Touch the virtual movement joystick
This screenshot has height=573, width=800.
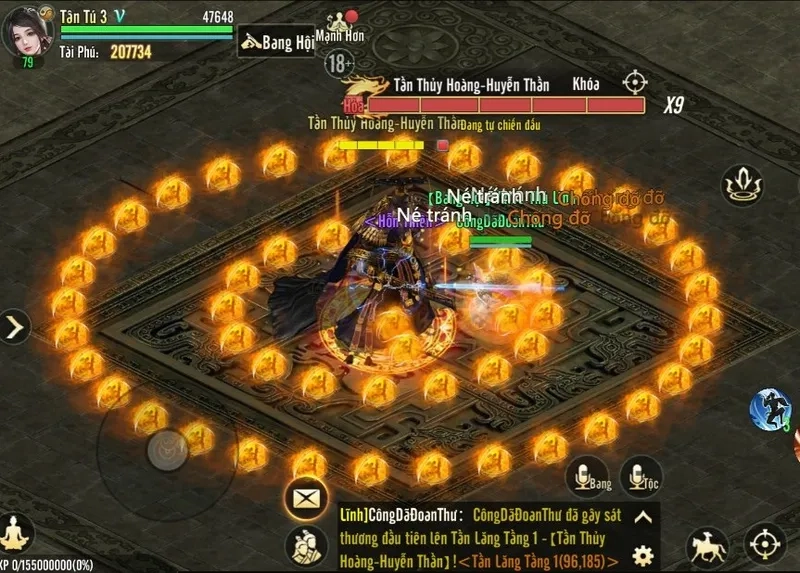pyautogui.click(x=166, y=450)
